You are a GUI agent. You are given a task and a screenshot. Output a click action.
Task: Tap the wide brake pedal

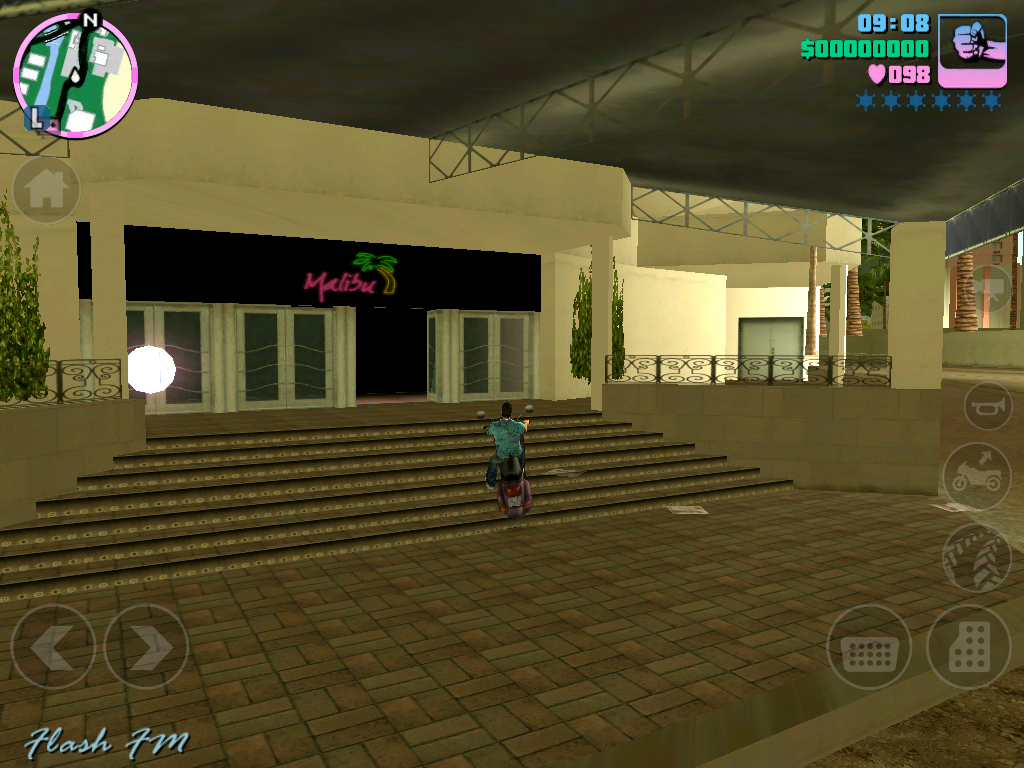tap(869, 647)
